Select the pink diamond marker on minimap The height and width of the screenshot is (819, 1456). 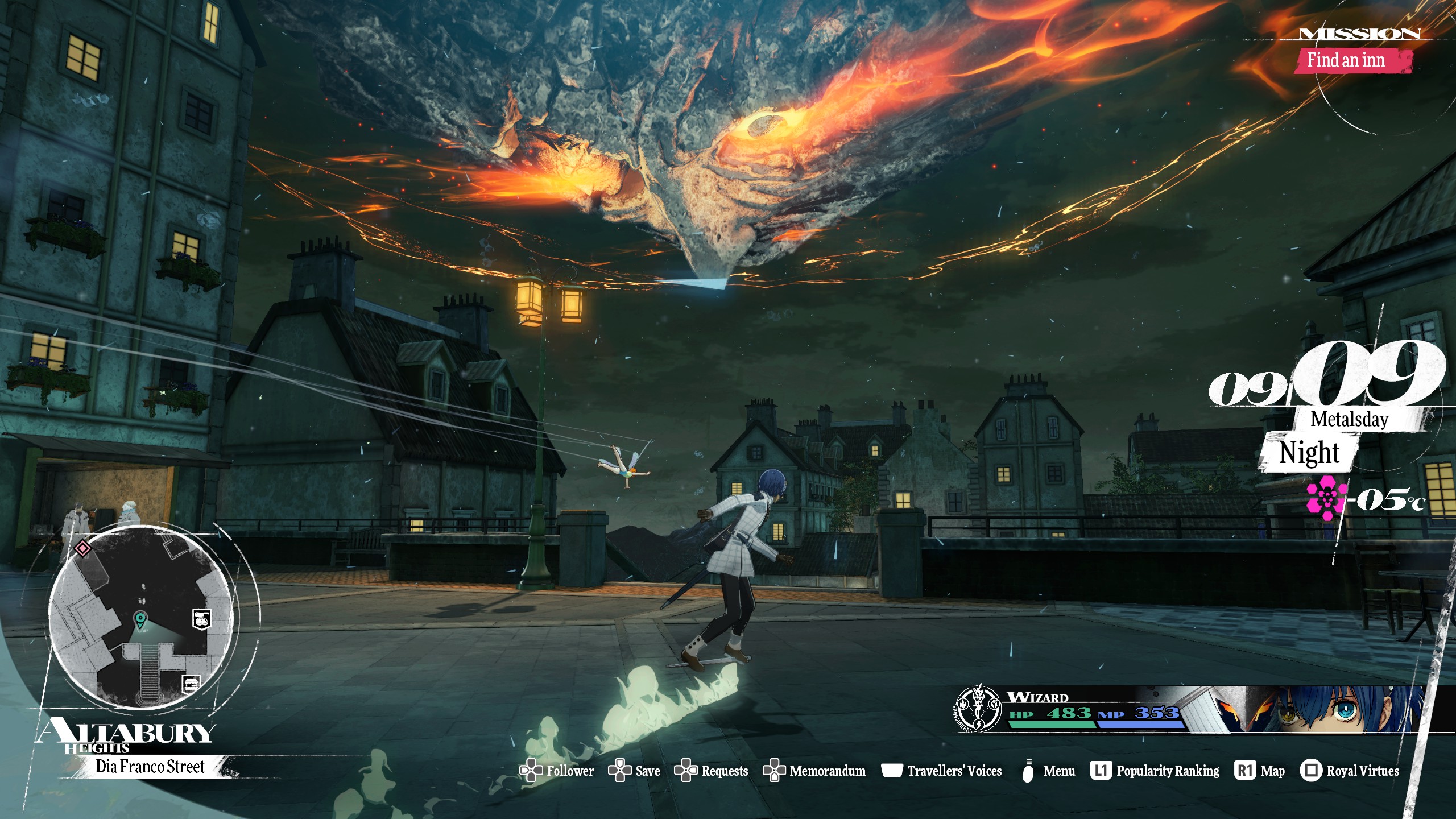(83, 548)
